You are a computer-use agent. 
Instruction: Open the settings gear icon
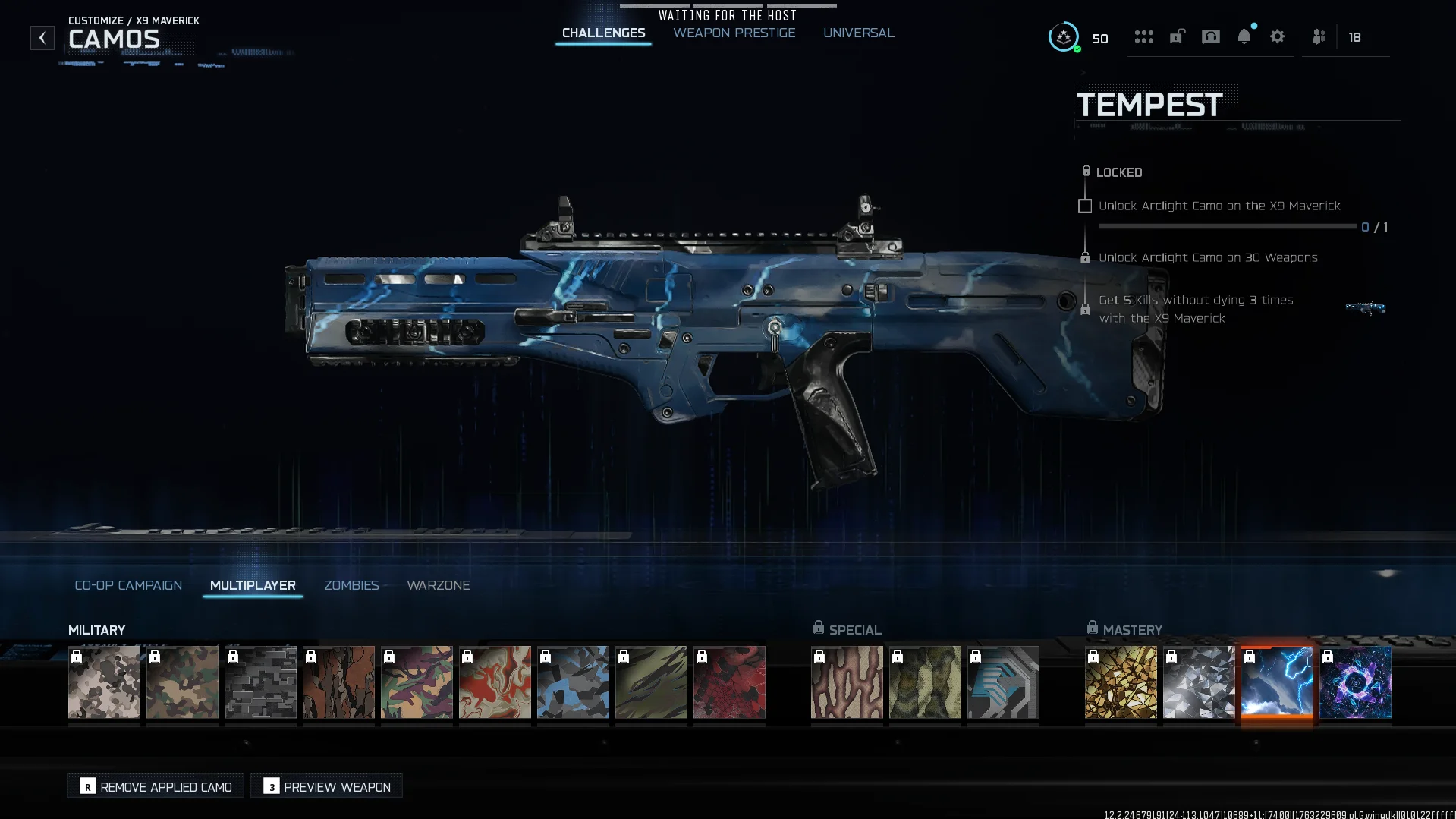1277,37
